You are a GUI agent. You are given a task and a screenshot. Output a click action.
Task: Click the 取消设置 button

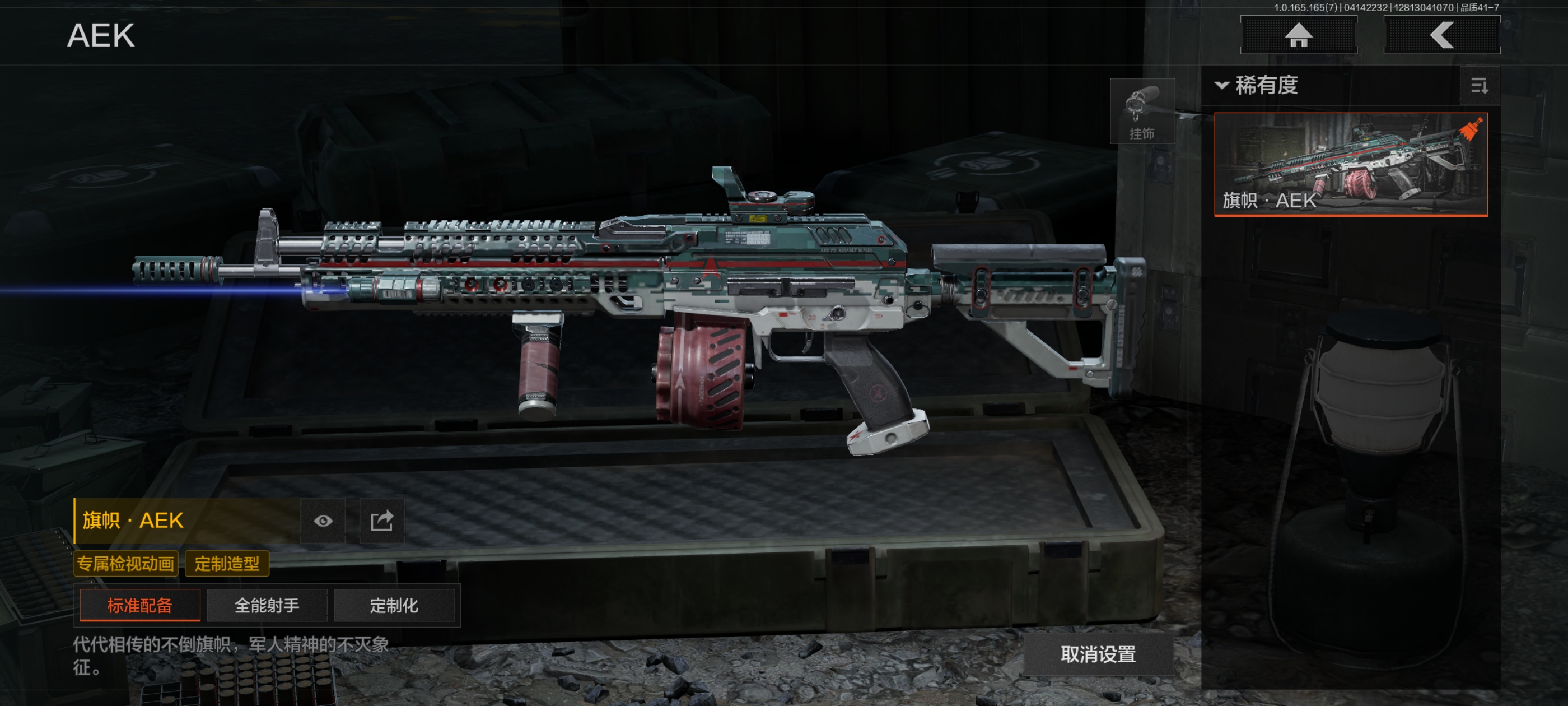click(x=1098, y=654)
